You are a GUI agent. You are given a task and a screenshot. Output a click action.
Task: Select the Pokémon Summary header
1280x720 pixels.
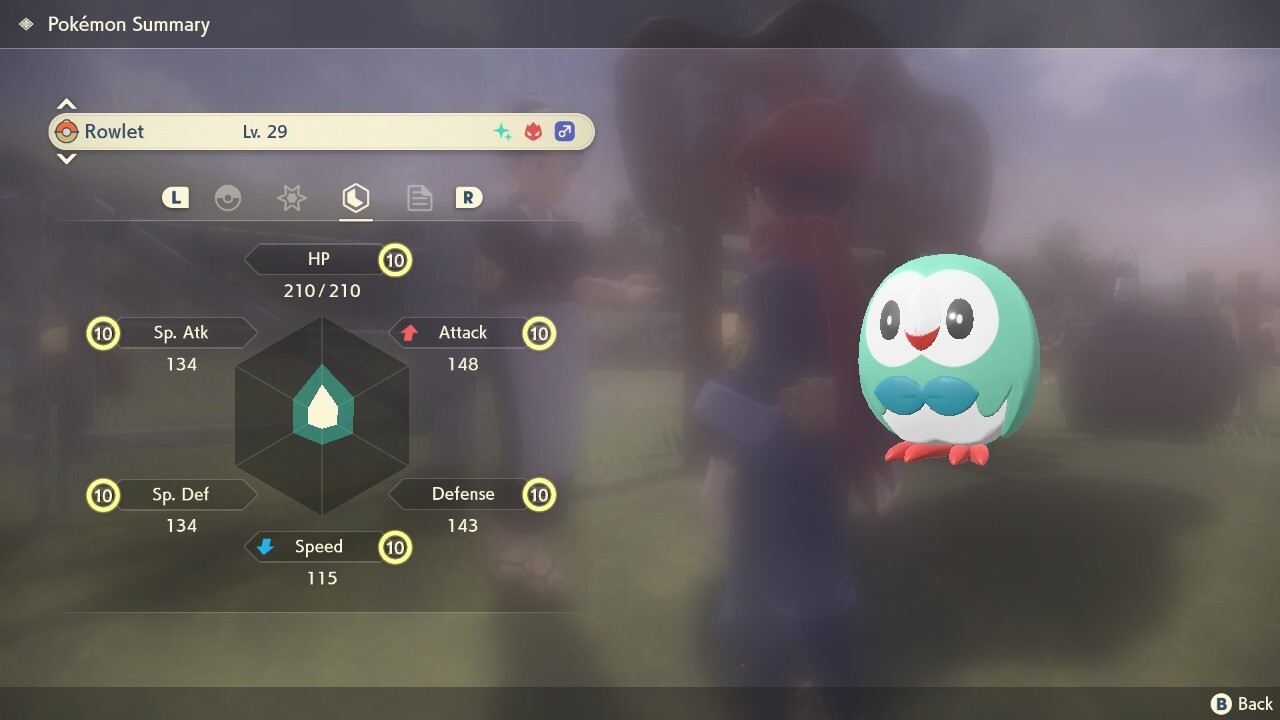130,24
